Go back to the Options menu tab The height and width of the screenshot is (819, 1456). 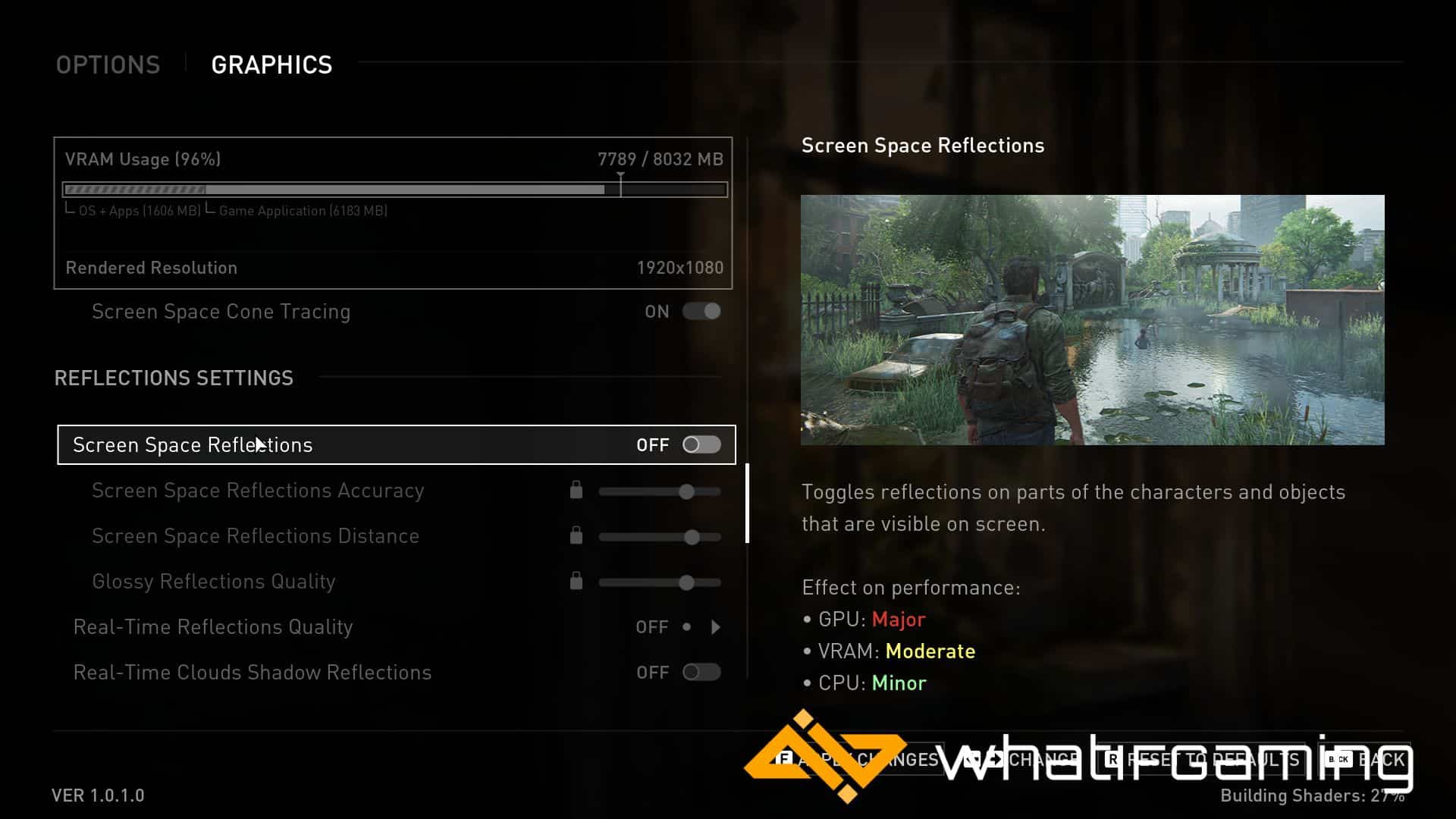click(108, 65)
